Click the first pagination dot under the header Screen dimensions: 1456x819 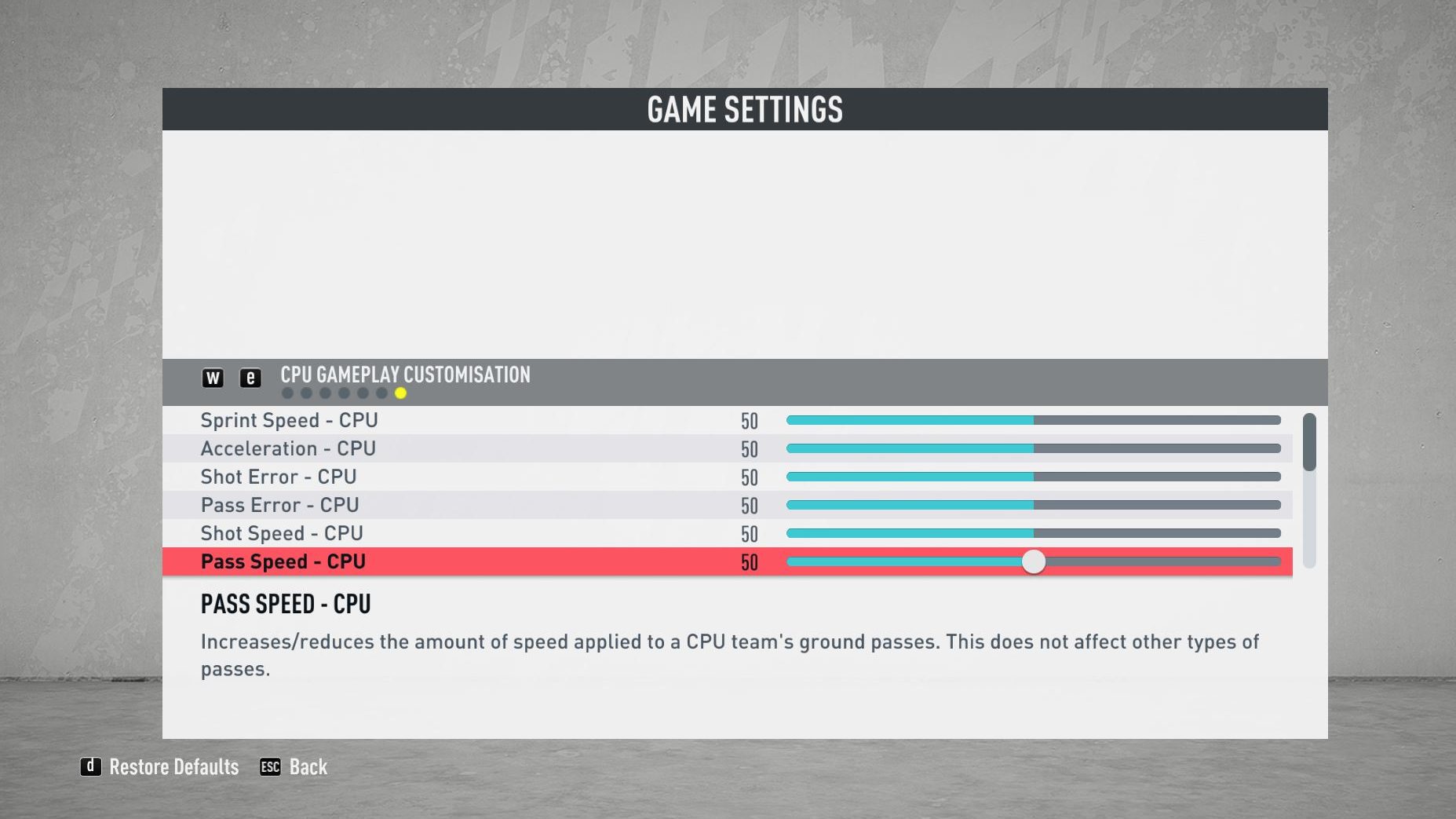coord(287,392)
